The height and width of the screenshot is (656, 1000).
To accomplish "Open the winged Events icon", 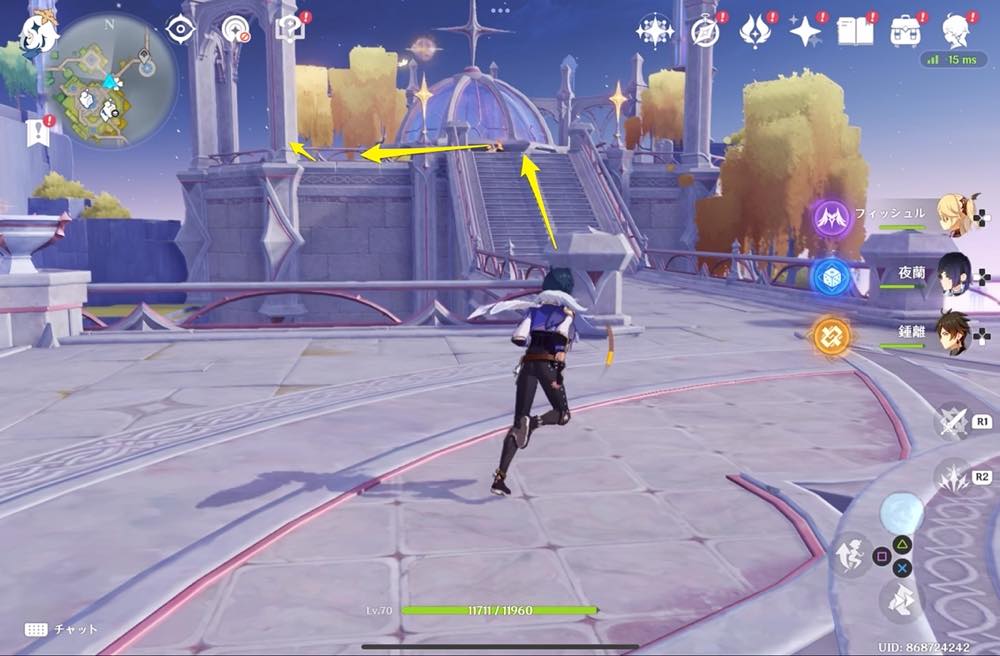I will tap(755, 31).
